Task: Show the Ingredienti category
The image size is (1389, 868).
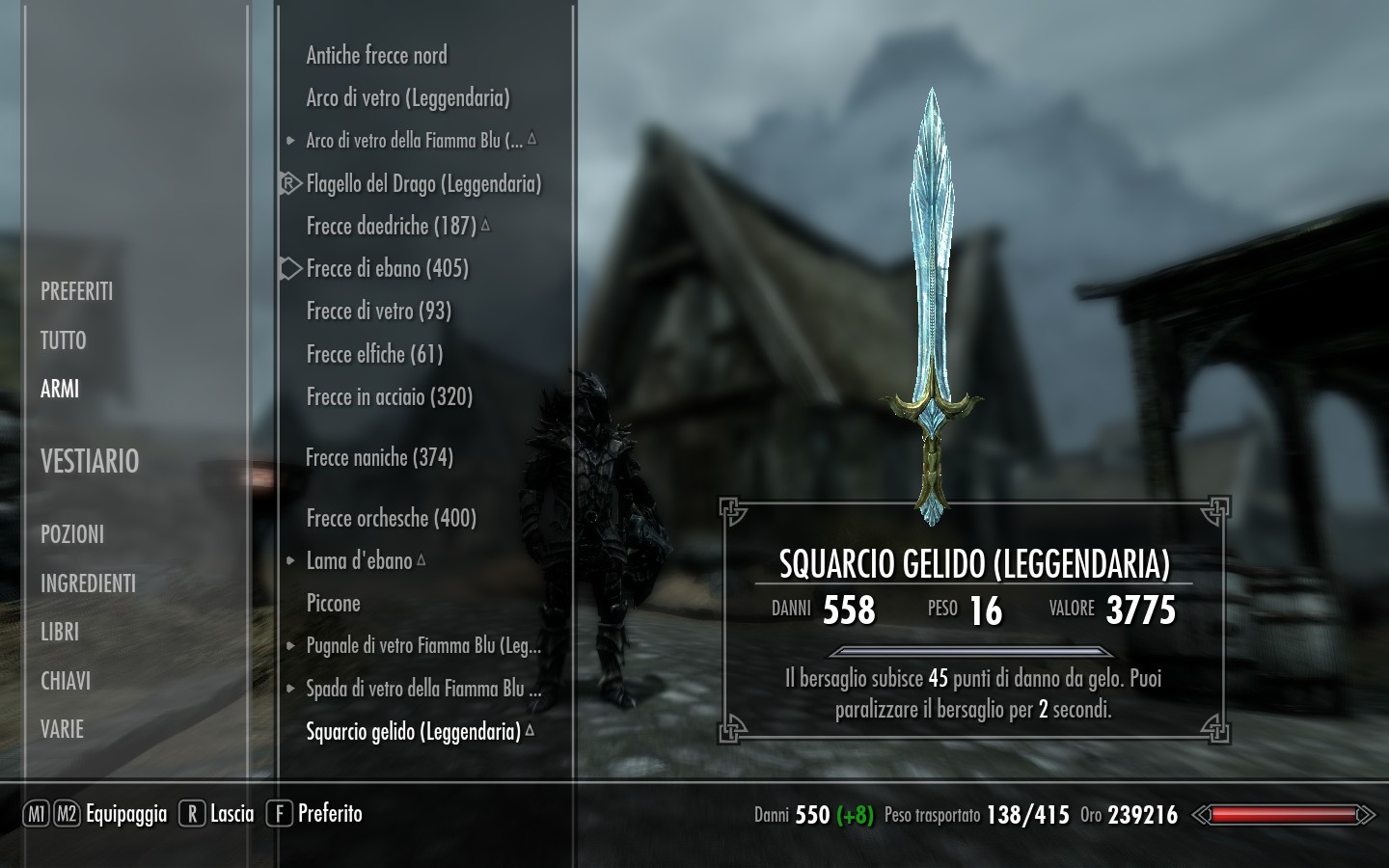Action: click(88, 583)
